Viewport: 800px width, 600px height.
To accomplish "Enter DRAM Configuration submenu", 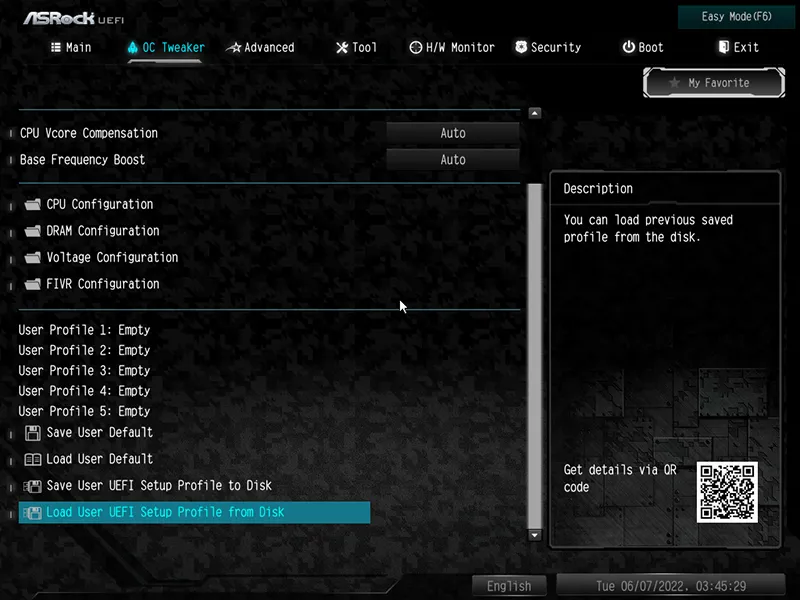I will tap(102, 231).
